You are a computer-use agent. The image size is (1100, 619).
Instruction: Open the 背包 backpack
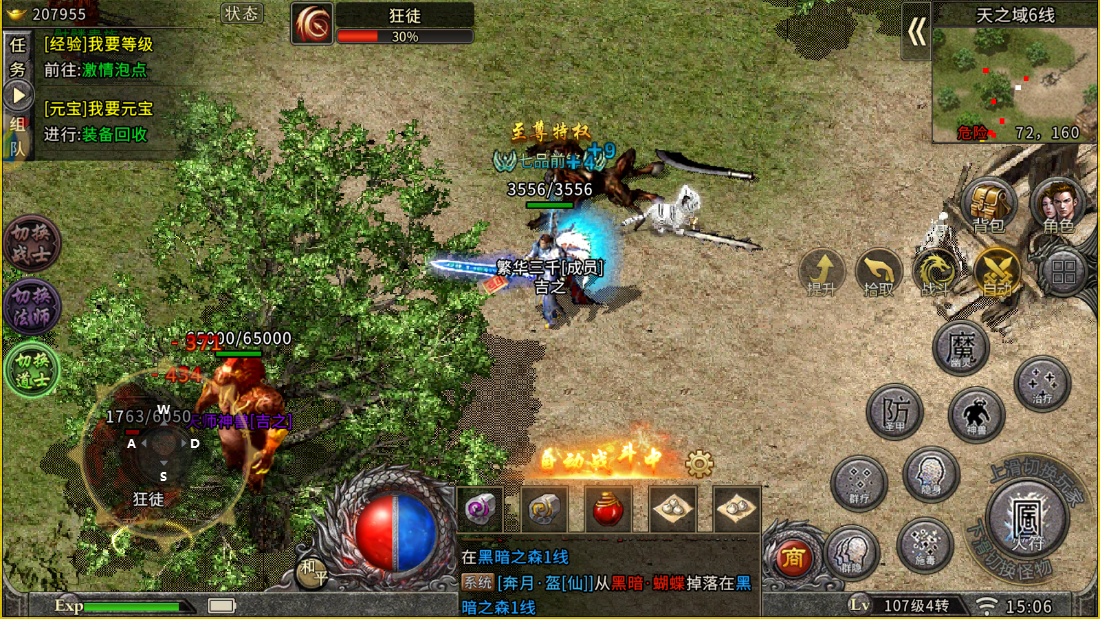(x=988, y=204)
